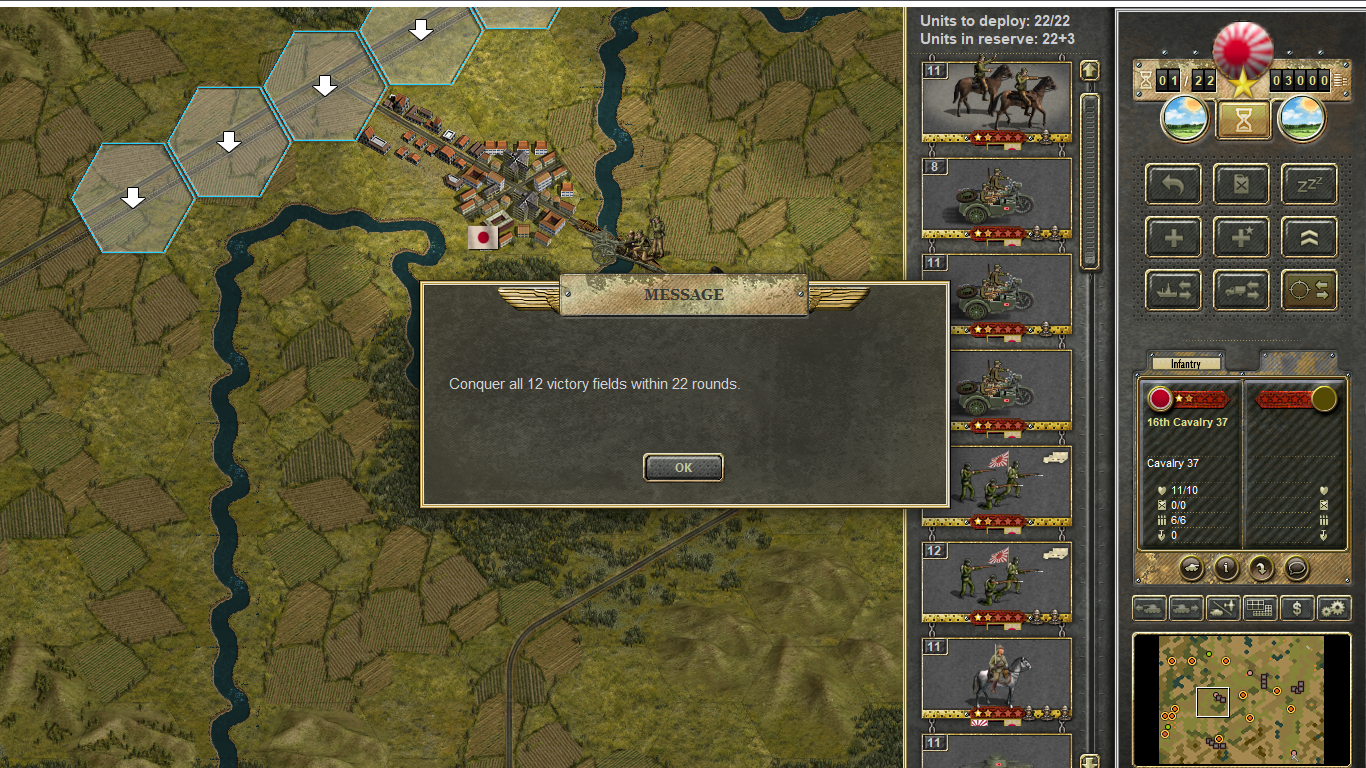The height and width of the screenshot is (768, 1366).
Task: Click the plain plus reinforce button
Action: click(1174, 237)
